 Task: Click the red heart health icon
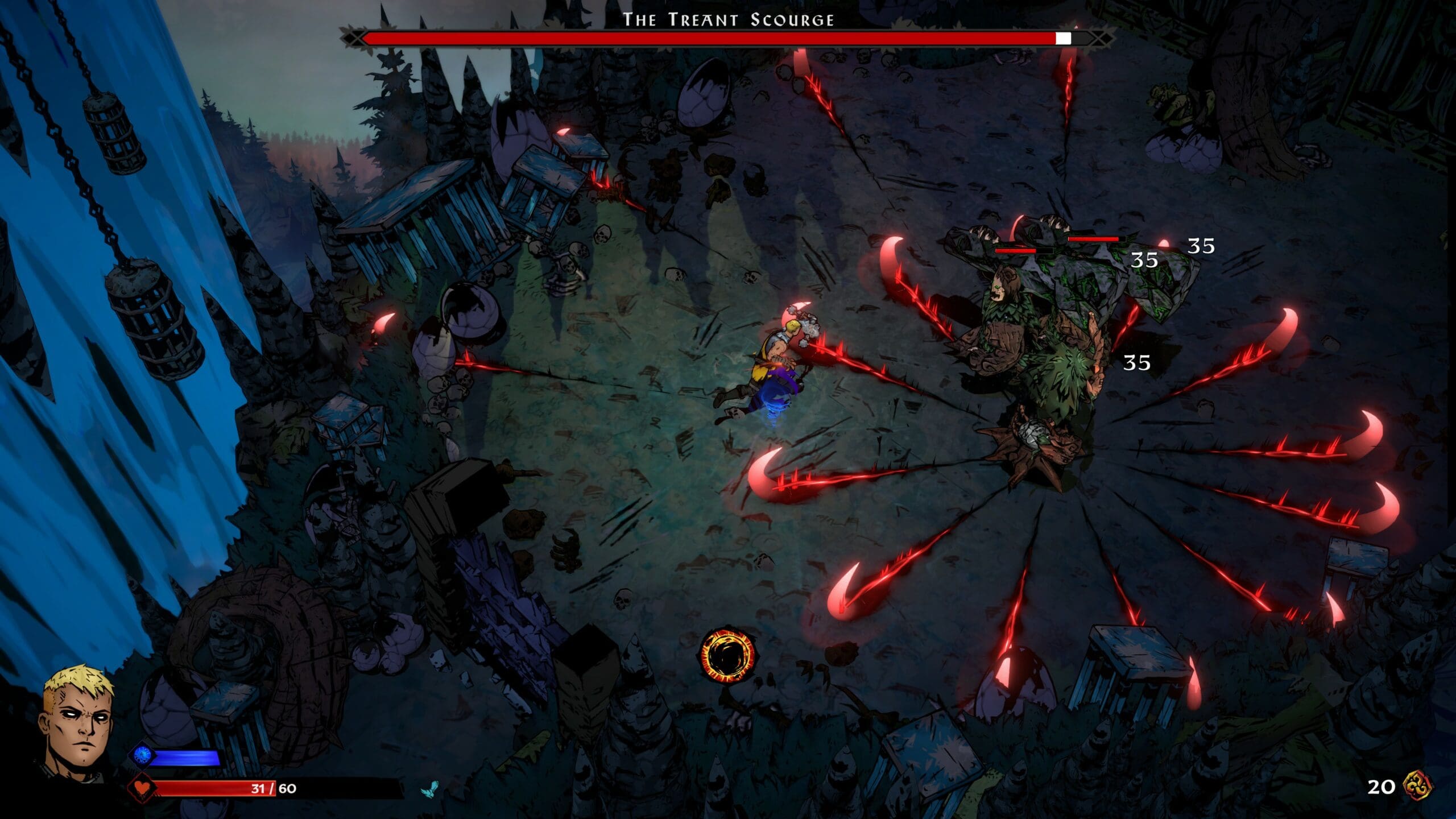140,788
